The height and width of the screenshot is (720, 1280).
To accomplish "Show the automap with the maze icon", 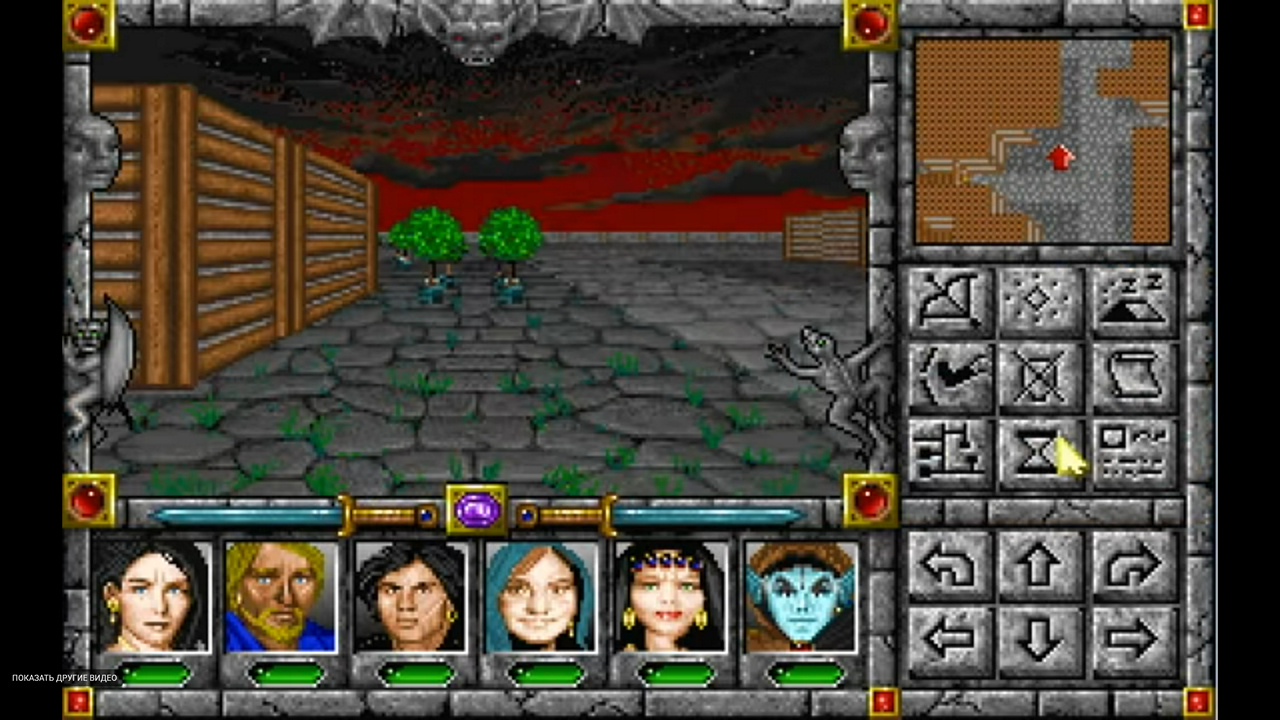I will pos(950,453).
